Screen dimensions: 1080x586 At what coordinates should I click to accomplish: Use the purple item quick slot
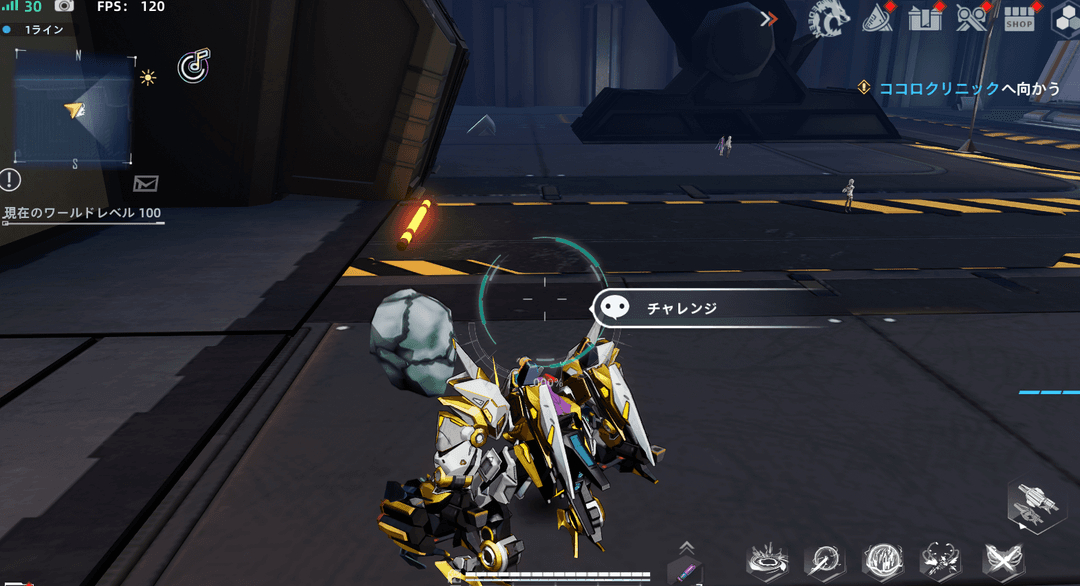(x=685, y=570)
